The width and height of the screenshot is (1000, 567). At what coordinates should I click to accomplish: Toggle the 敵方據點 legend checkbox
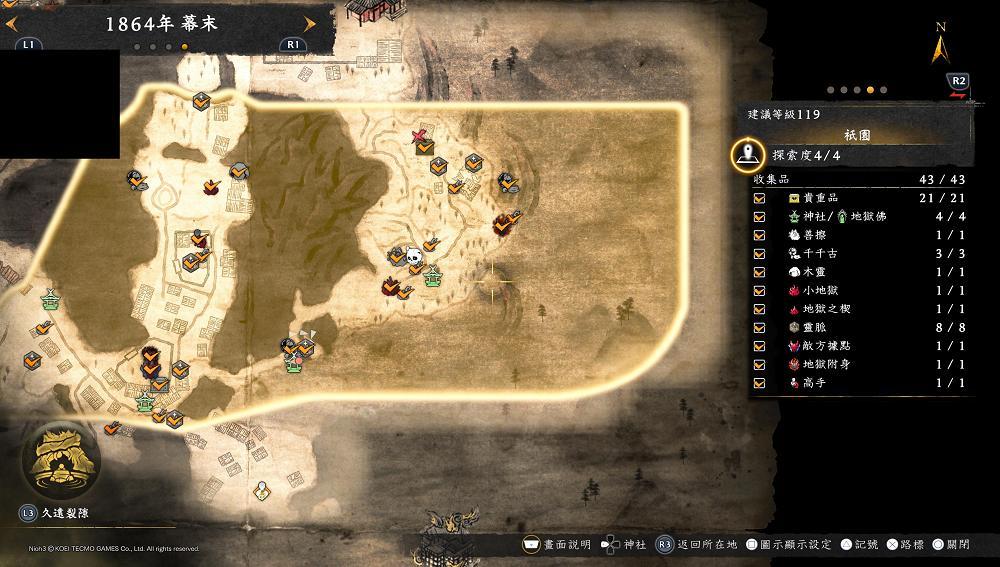pos(760,346)
